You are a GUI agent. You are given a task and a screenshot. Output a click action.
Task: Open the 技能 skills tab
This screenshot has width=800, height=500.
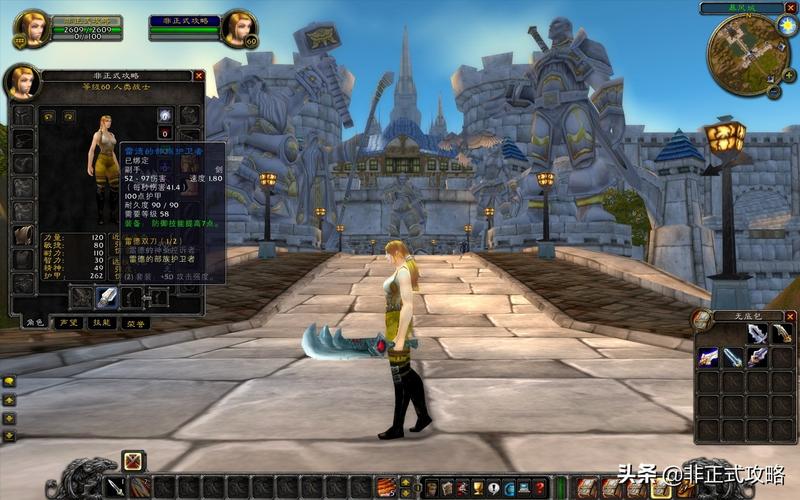(x=101, y=323)
